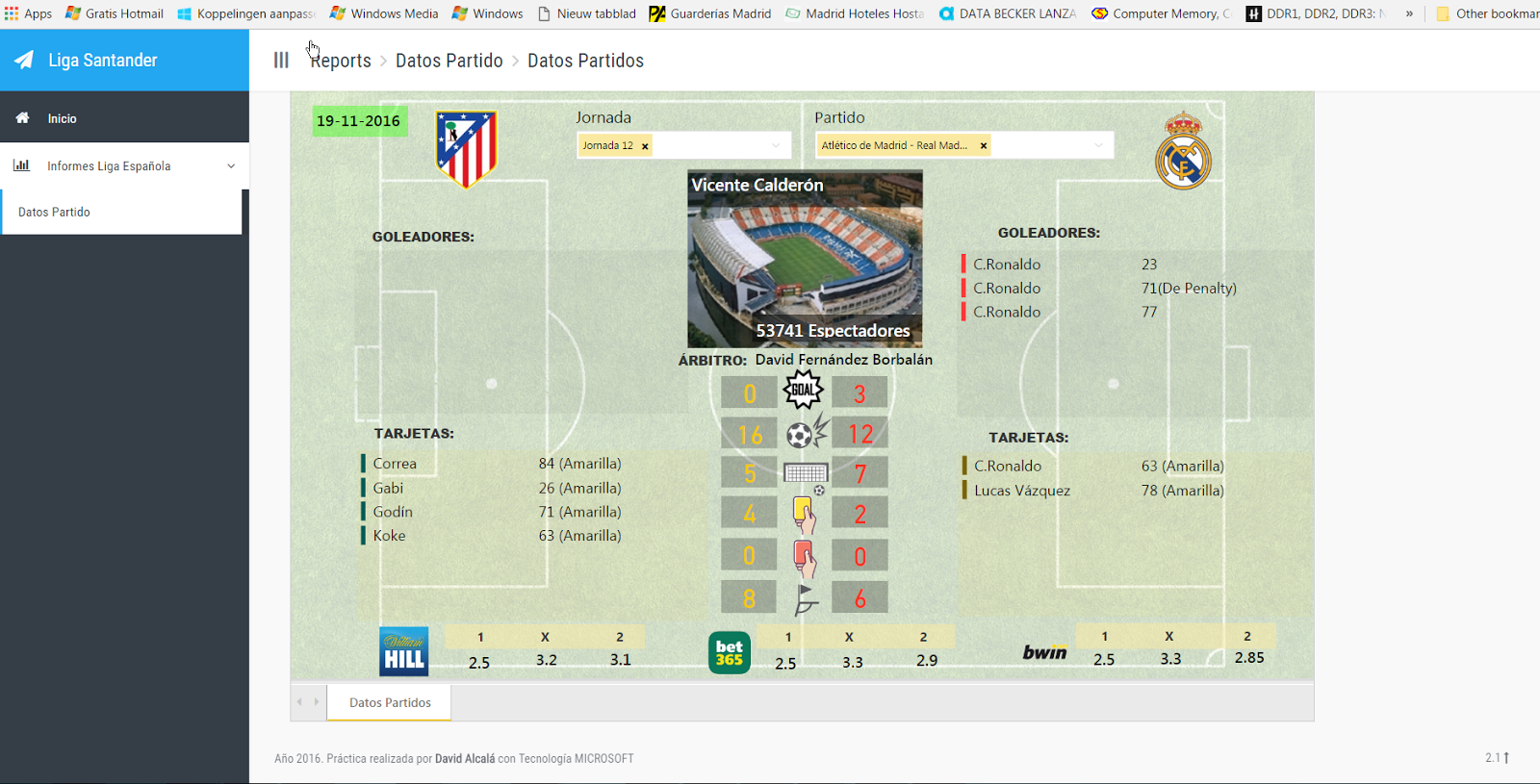Click the bet365 logo in odds row

pos(729,651)
